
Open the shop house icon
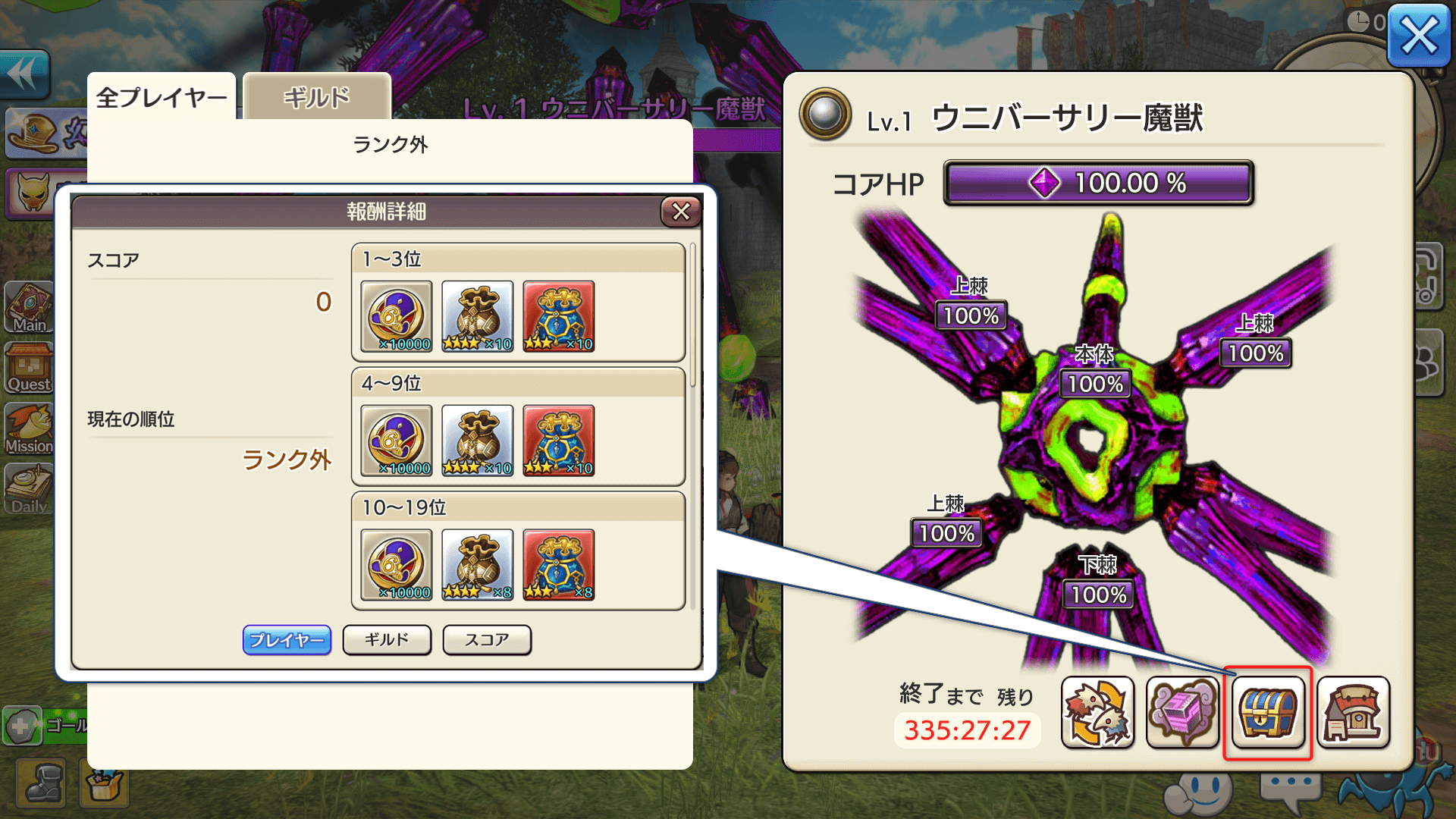(x=1354, y=713)
